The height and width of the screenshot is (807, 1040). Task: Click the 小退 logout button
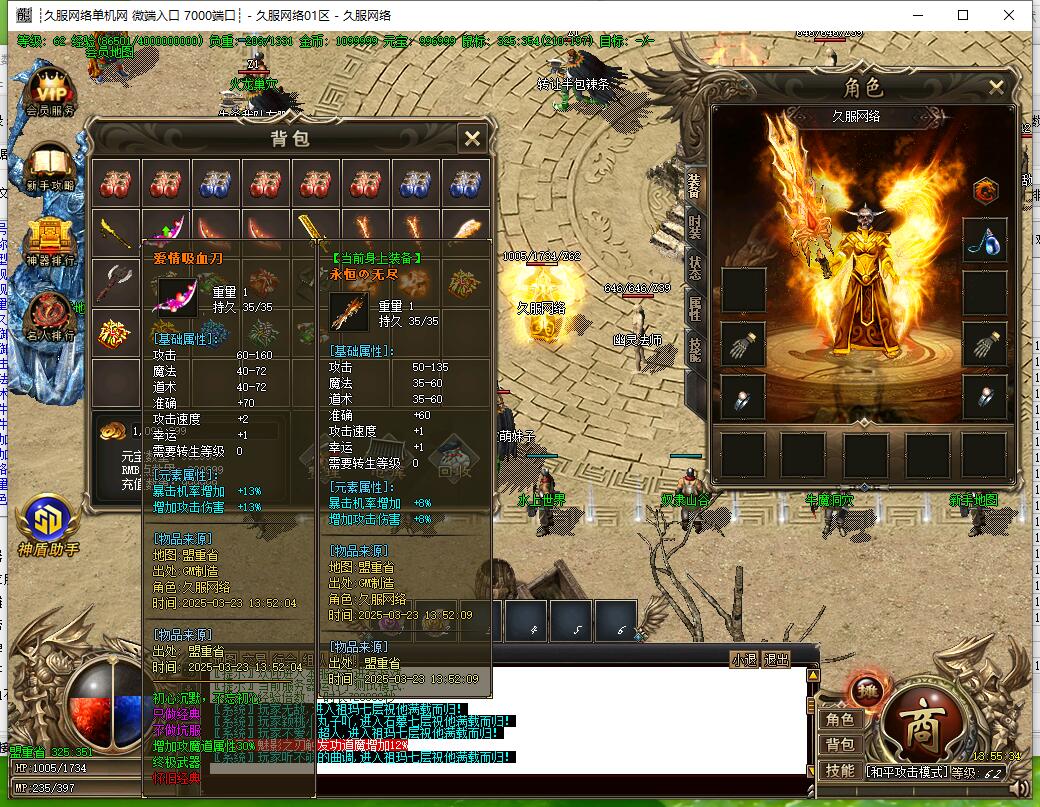[744, 659]
